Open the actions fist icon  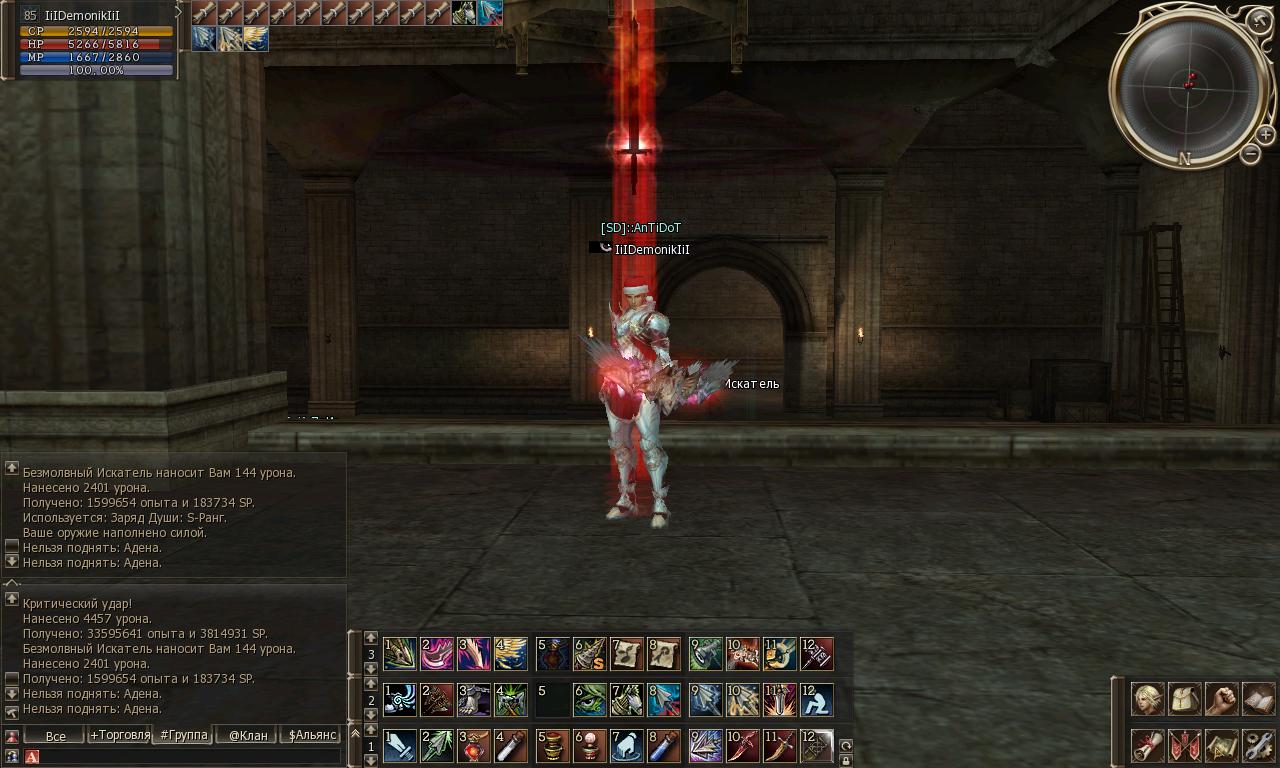click(1222, 699)
